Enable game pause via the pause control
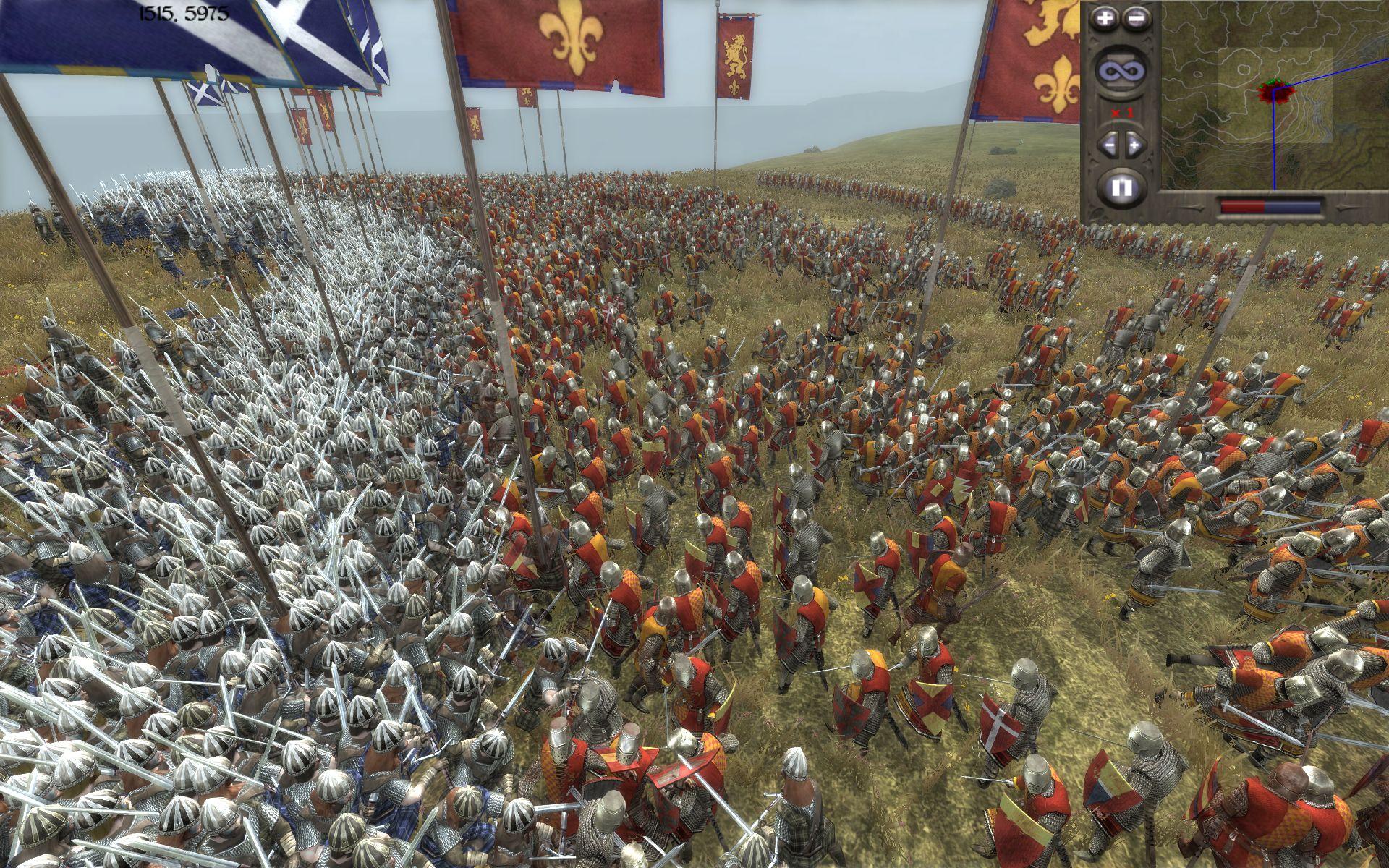 pyautogui.click(x=1122, y=184)
